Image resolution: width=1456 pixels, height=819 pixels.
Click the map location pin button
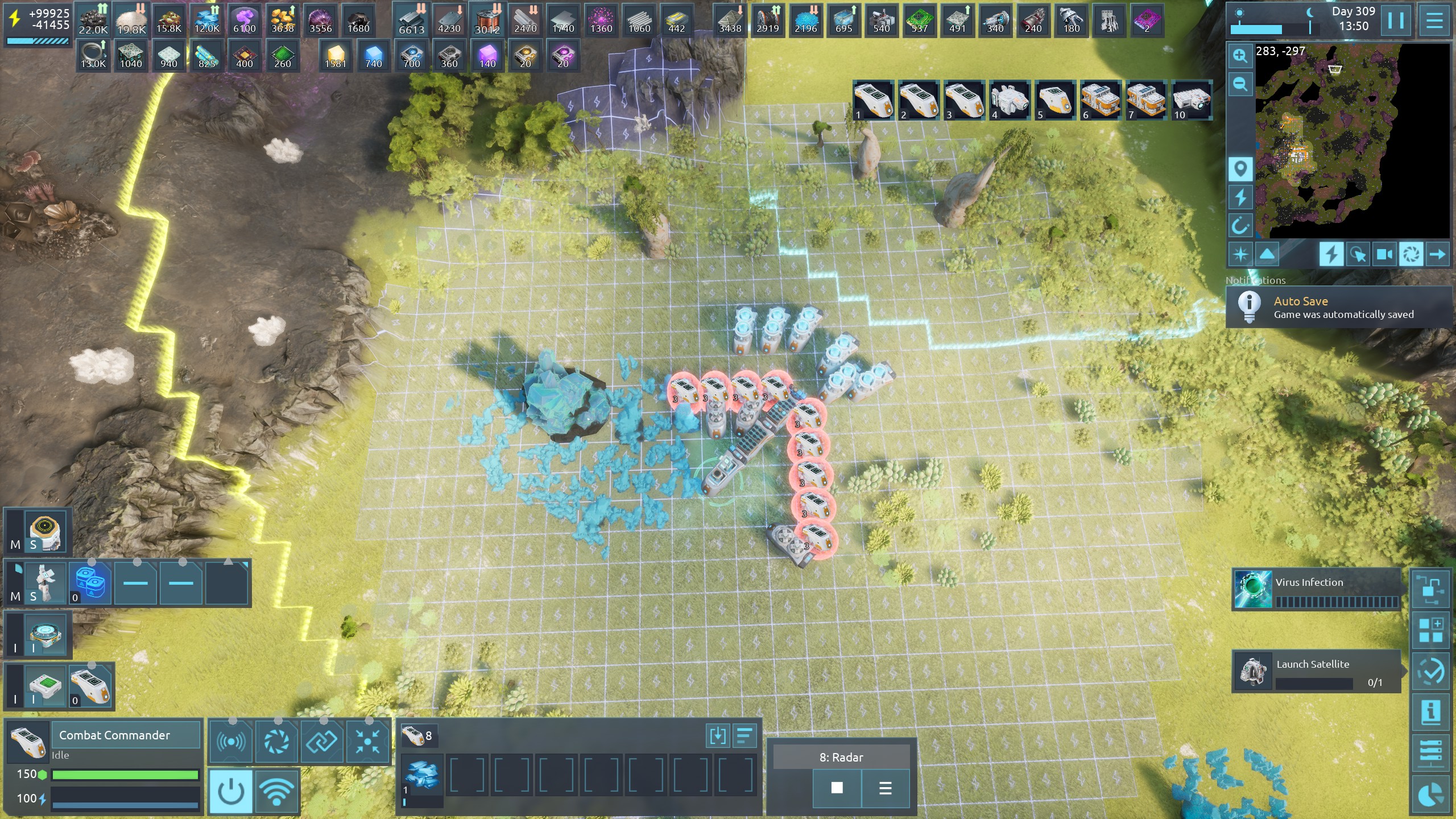tap(1240, 169)
